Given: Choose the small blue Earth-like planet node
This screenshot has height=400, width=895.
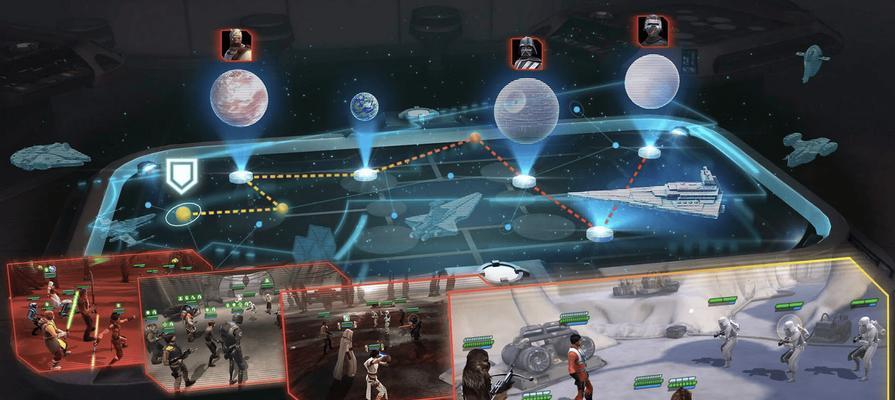Looking at the screenshot, I should pyautogui.click(x=364, y=107).
